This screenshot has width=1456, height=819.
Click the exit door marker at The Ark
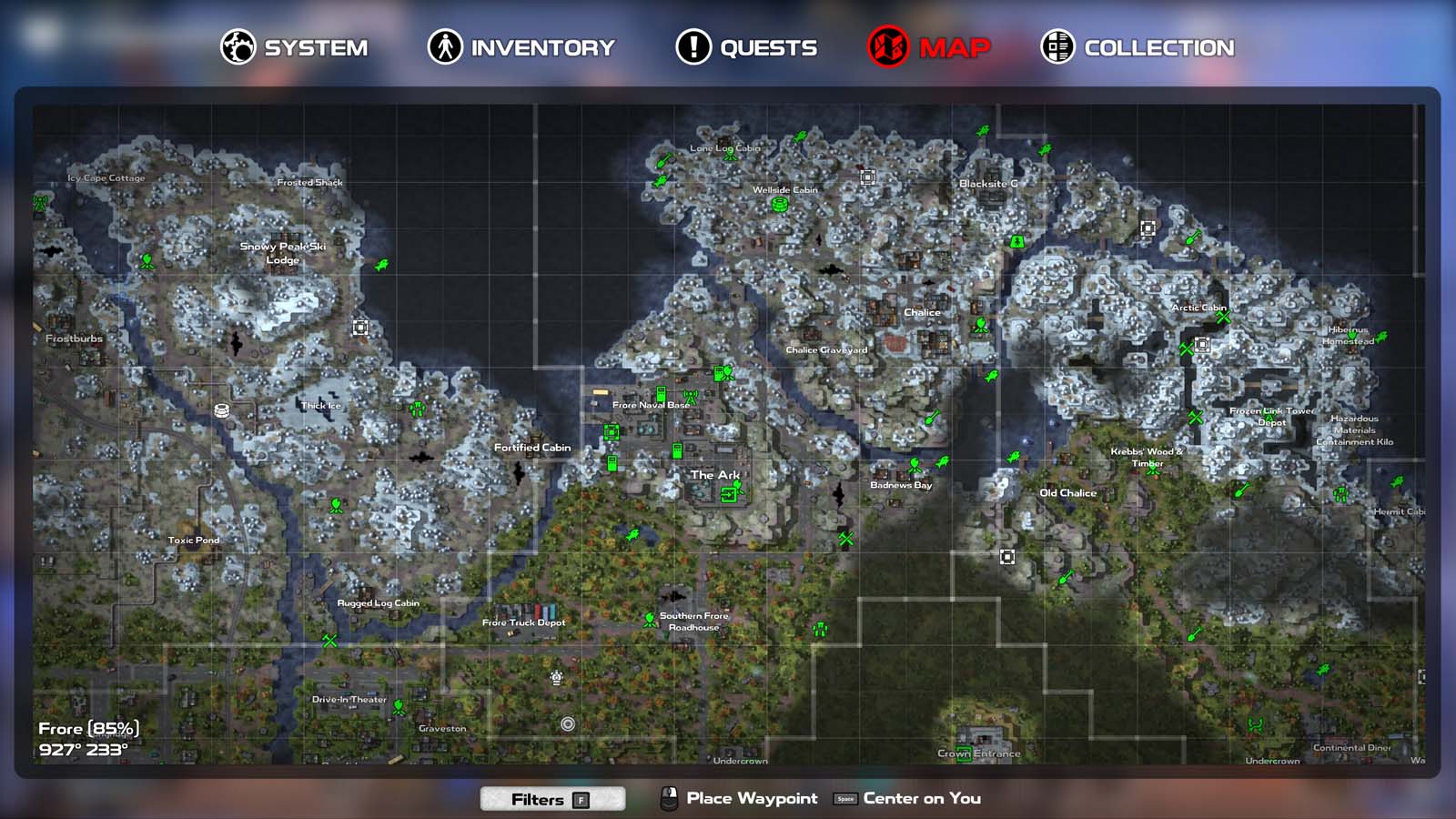(x=728, y=495)
